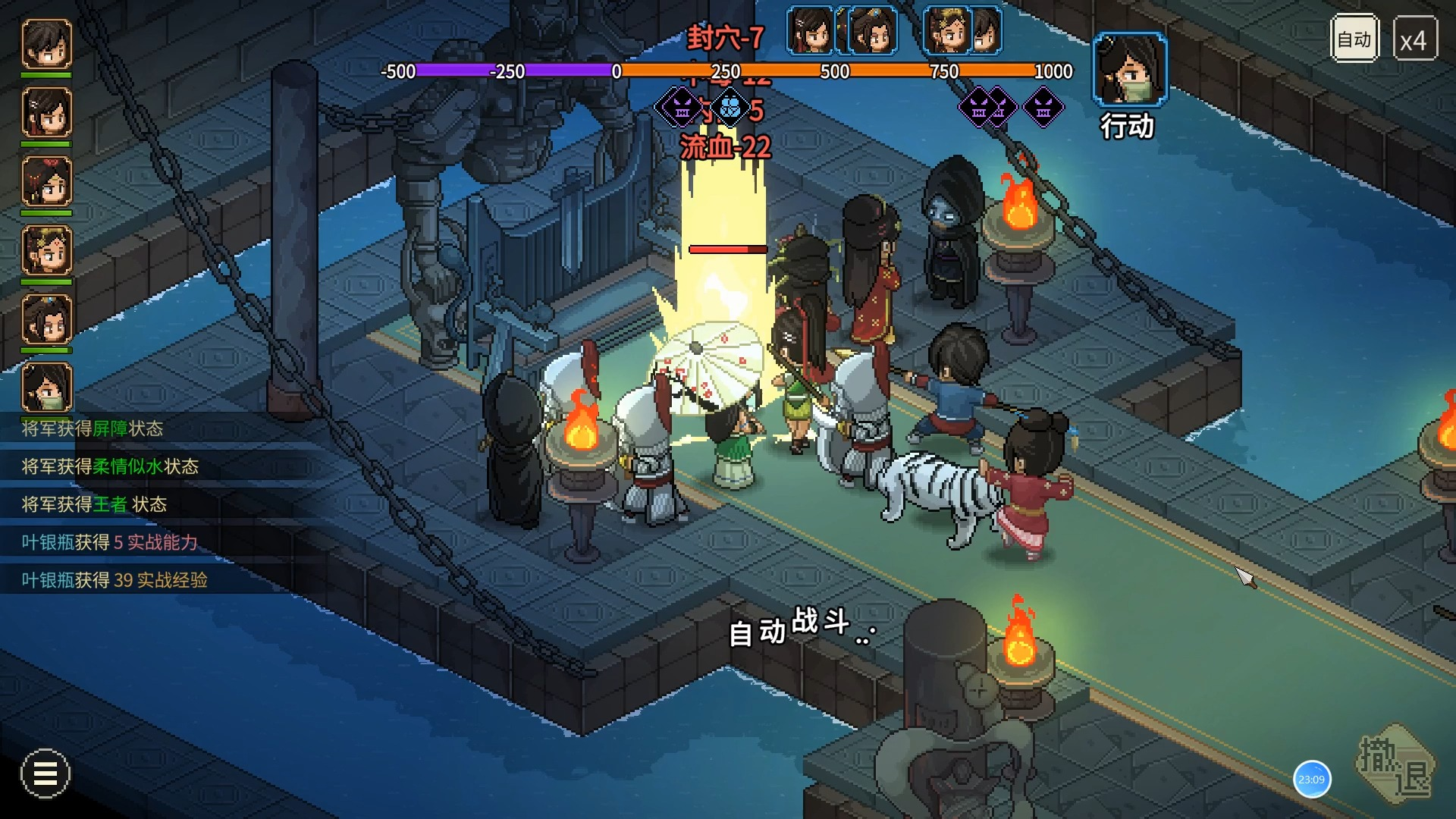Pick the party-list woman wearing a gold headdress
Image resolution: width=1456 pixels, height=819 pixels.
(x=47, y=250)
